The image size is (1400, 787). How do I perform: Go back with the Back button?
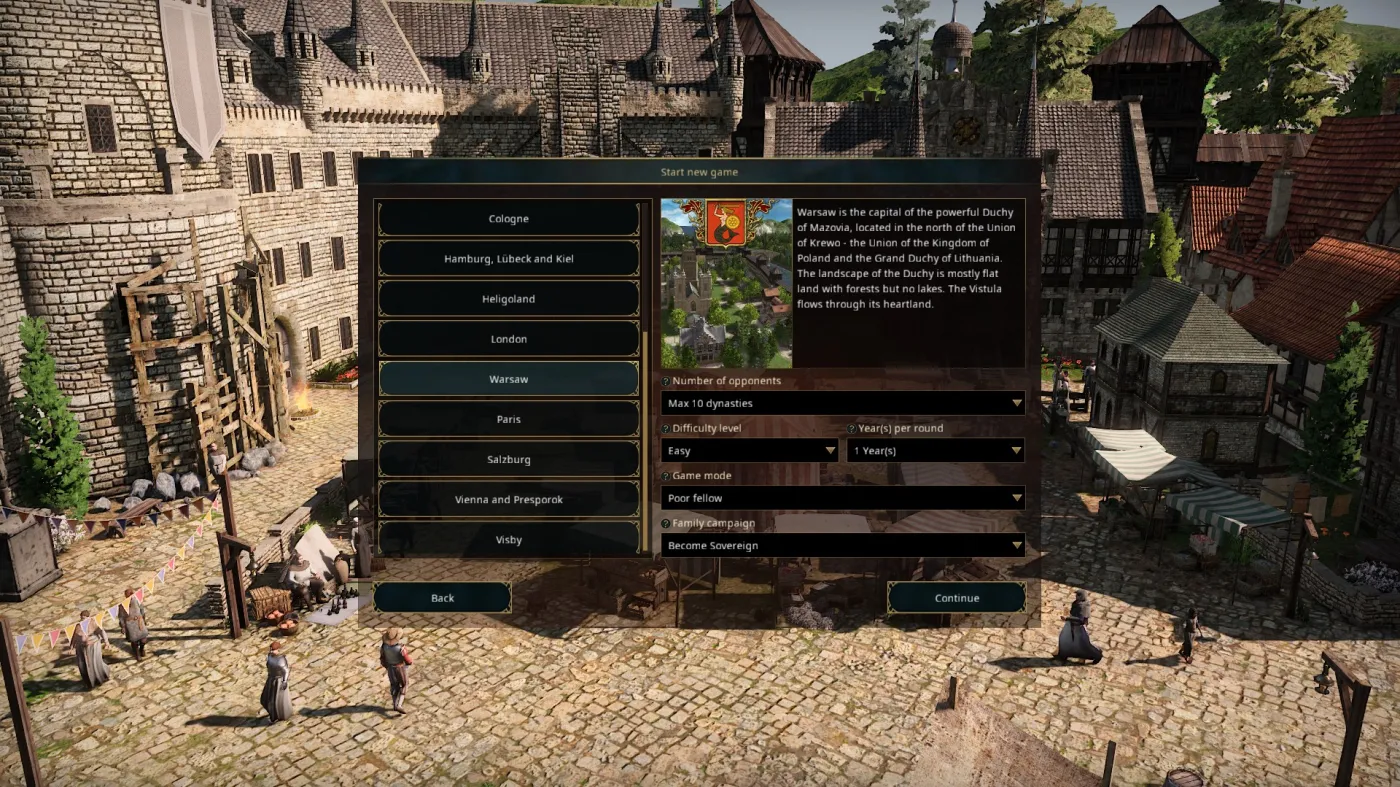442,597
